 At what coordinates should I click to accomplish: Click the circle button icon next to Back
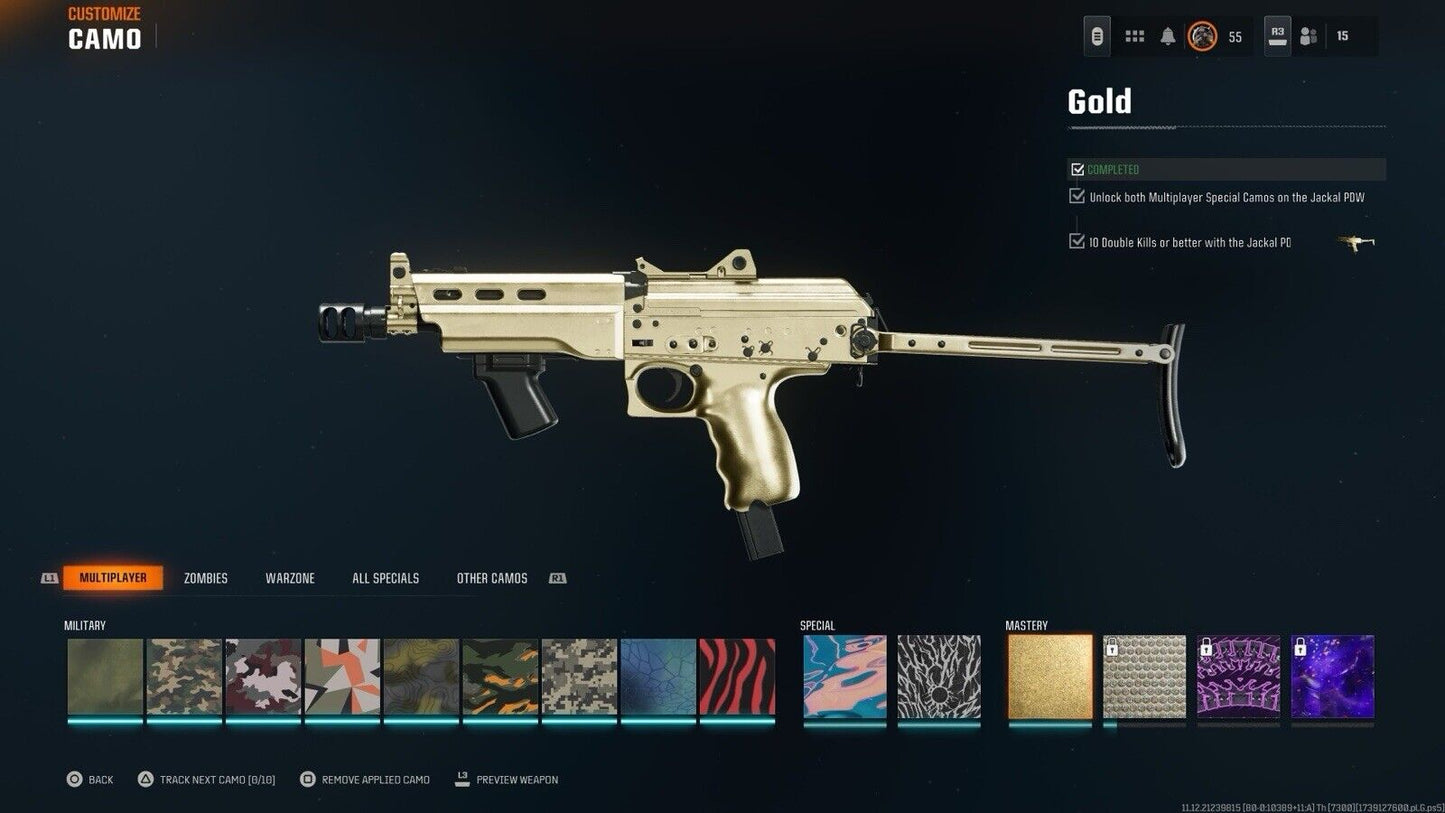coord(74,779)
